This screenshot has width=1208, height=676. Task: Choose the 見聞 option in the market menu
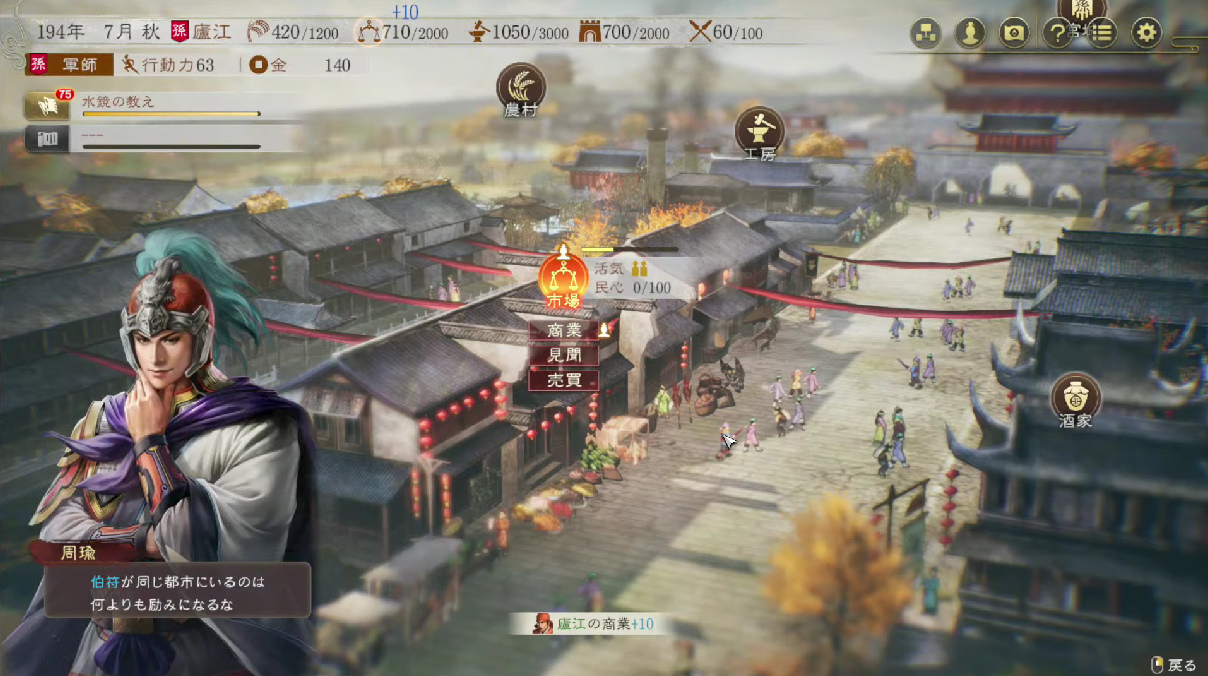tap(563, 355)
